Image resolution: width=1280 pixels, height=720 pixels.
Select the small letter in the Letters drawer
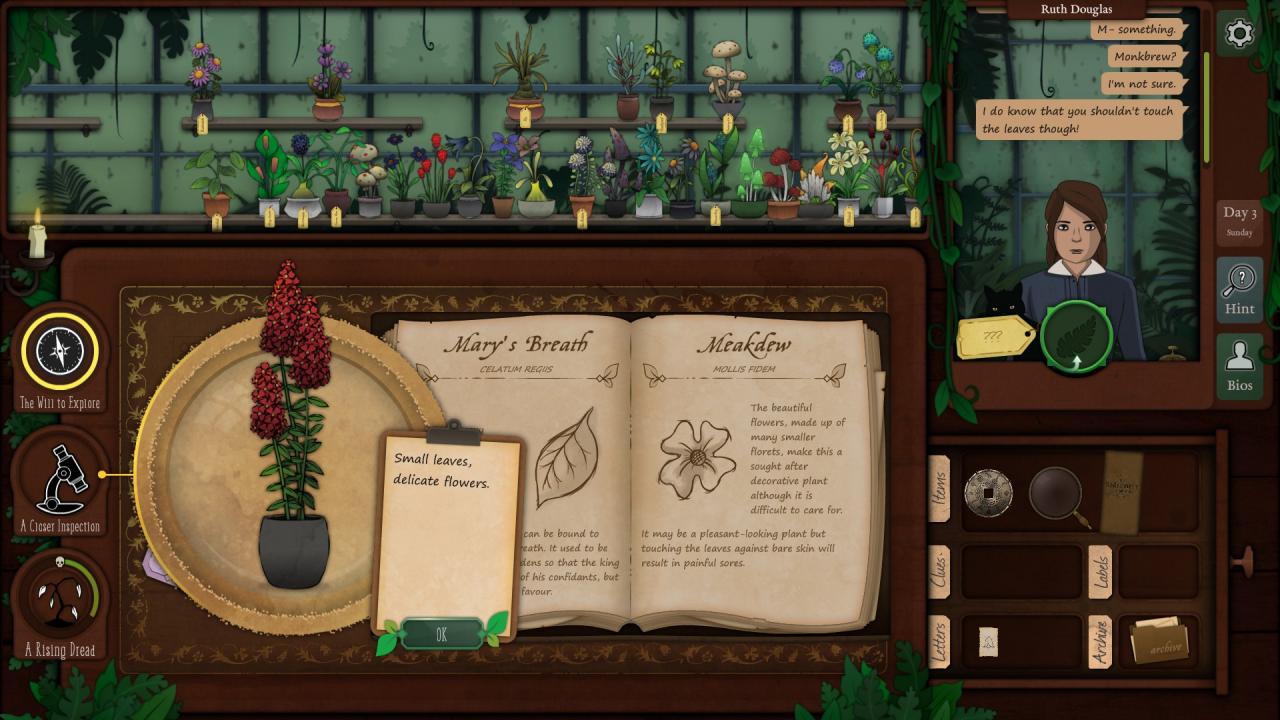[x=988, y=641]
